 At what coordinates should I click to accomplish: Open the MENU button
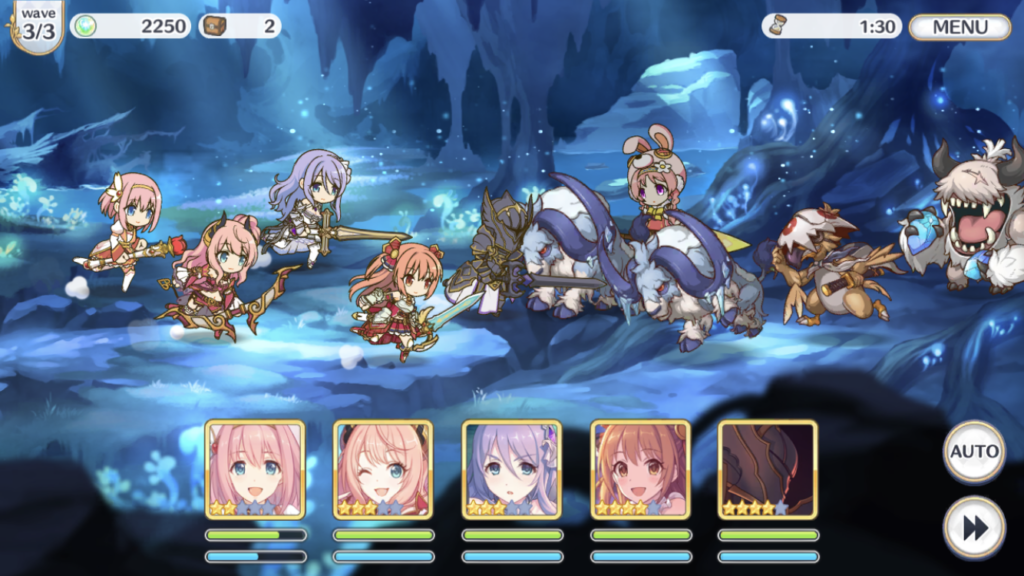pyautogui.click(x=960, y=27)
